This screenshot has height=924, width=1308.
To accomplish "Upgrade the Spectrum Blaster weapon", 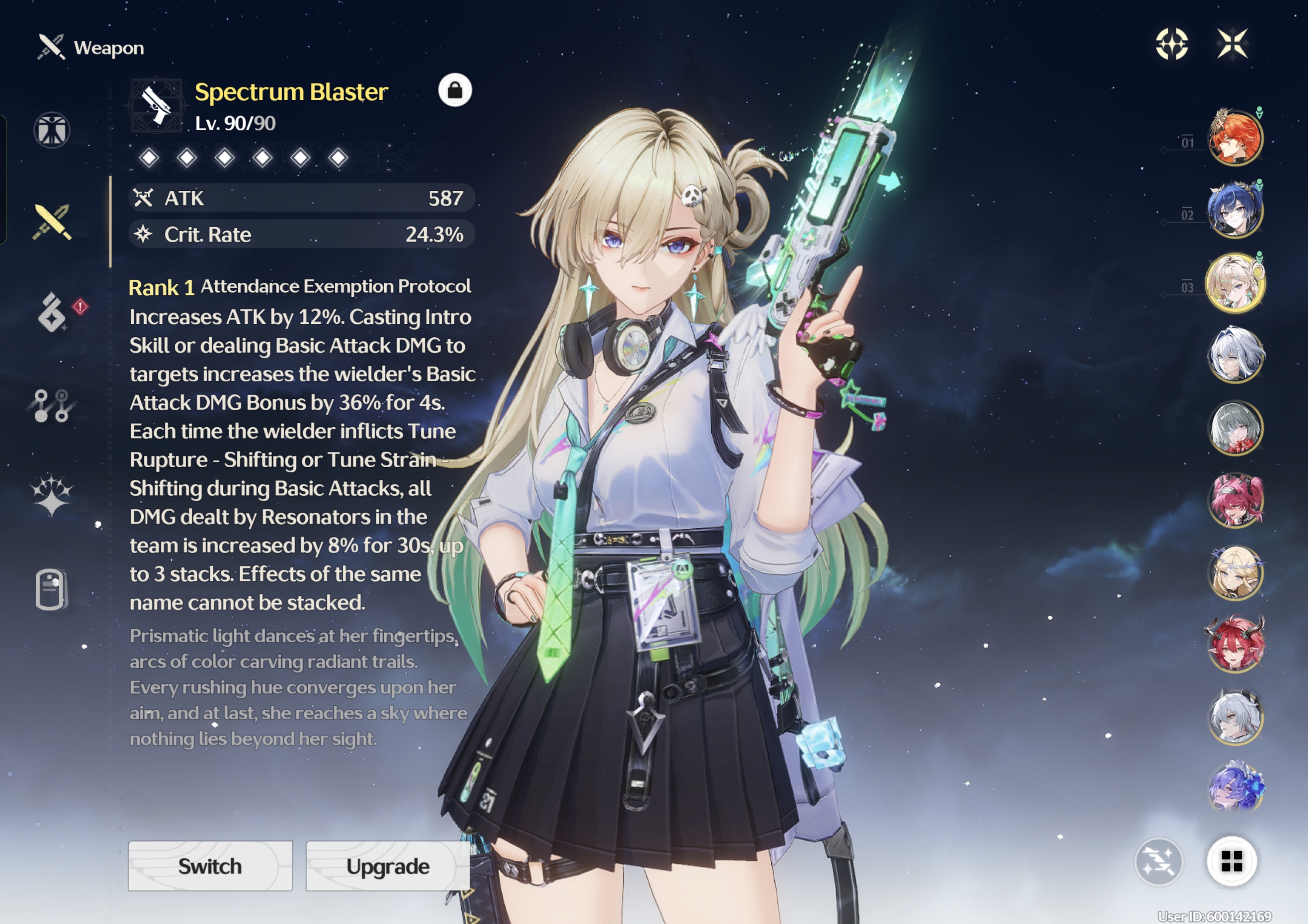I will [x=388, y=865].
